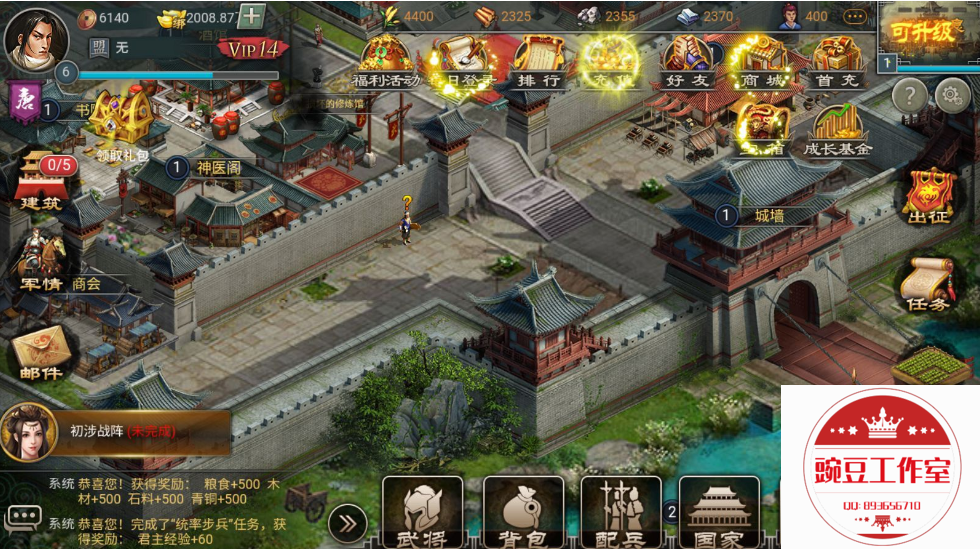Launch 出征 expedition

coord(927,196)
